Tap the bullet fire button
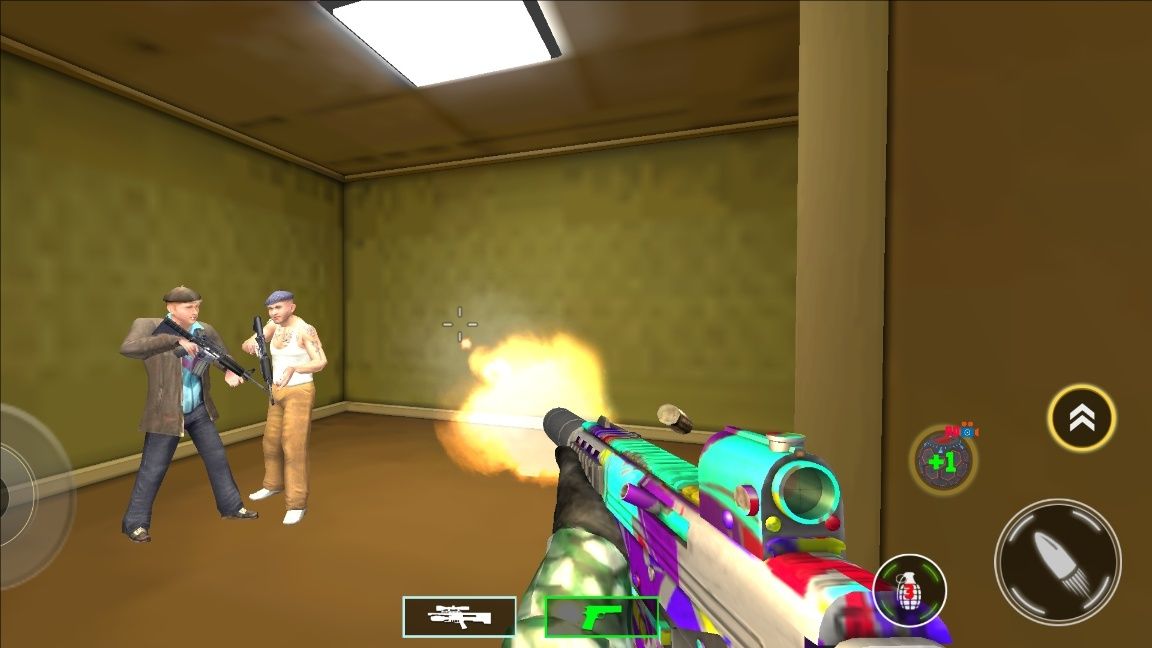This screenshot has width=1152, height=648. pyautogui.click(x=1057, y=562)
